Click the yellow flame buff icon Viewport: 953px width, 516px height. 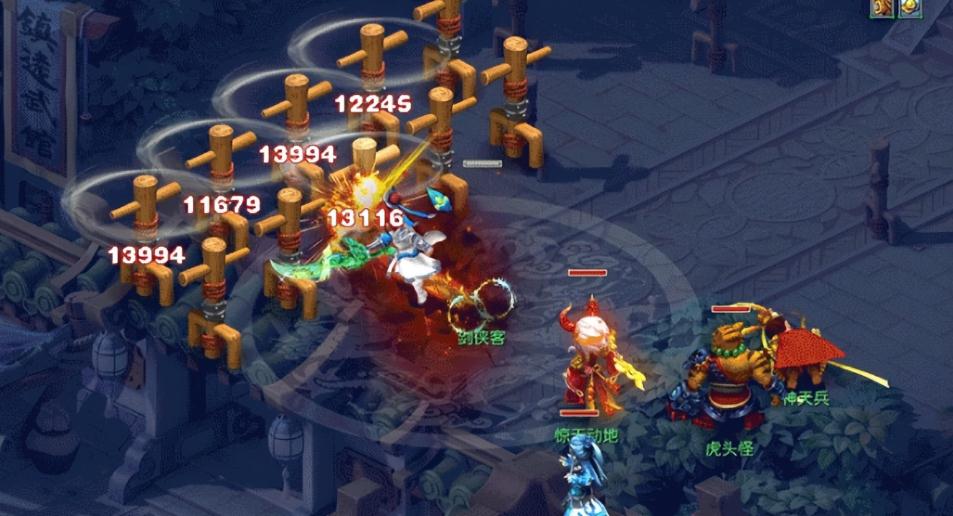909,8
